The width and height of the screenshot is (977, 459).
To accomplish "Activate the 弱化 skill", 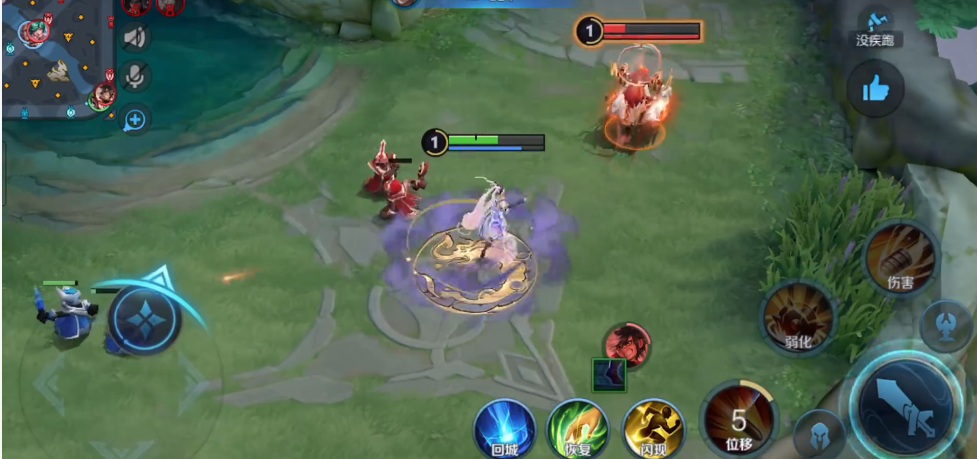I will tap(798, 319).
